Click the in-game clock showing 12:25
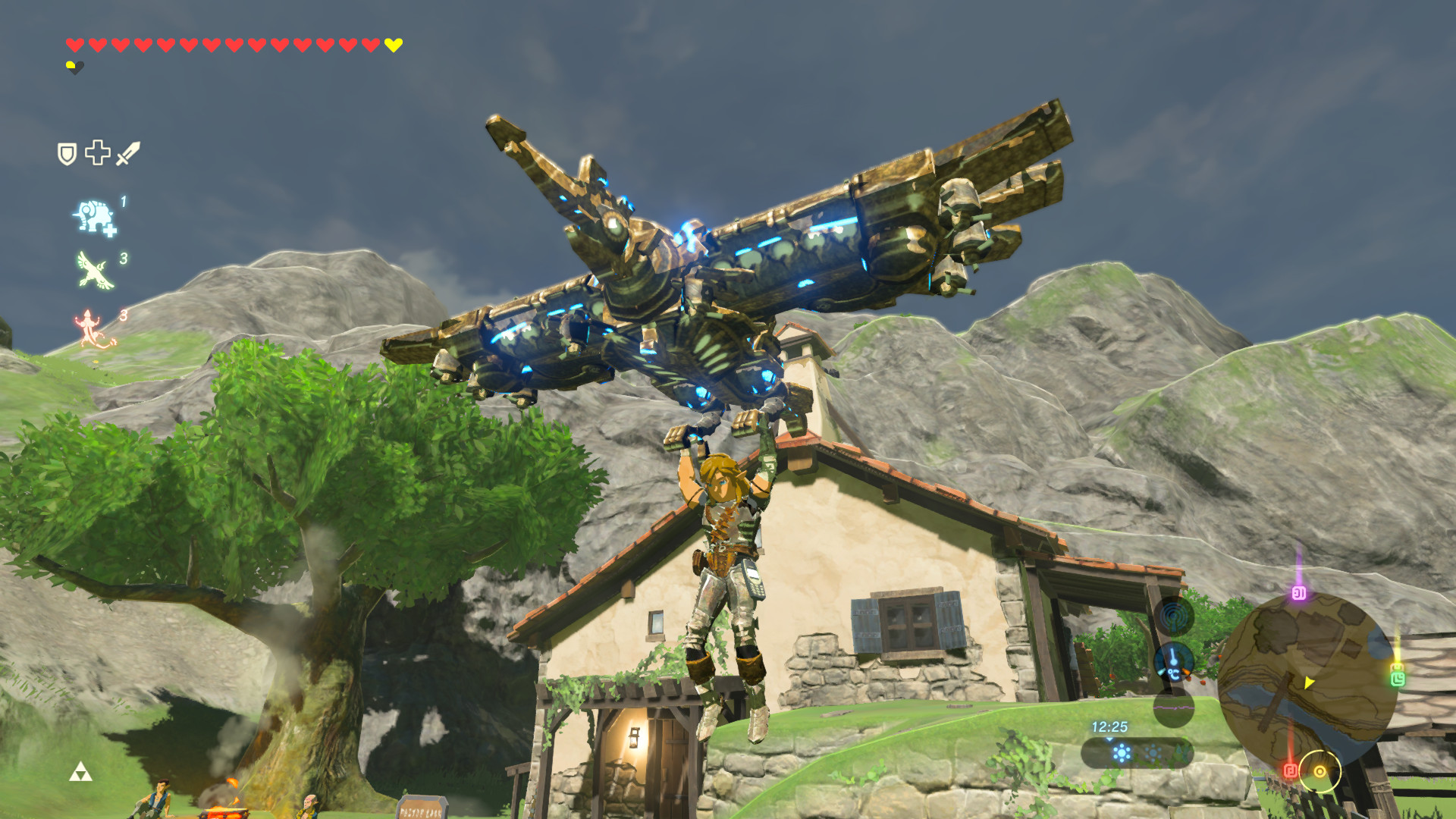The image size is (1456, 819). (1110, 726)
